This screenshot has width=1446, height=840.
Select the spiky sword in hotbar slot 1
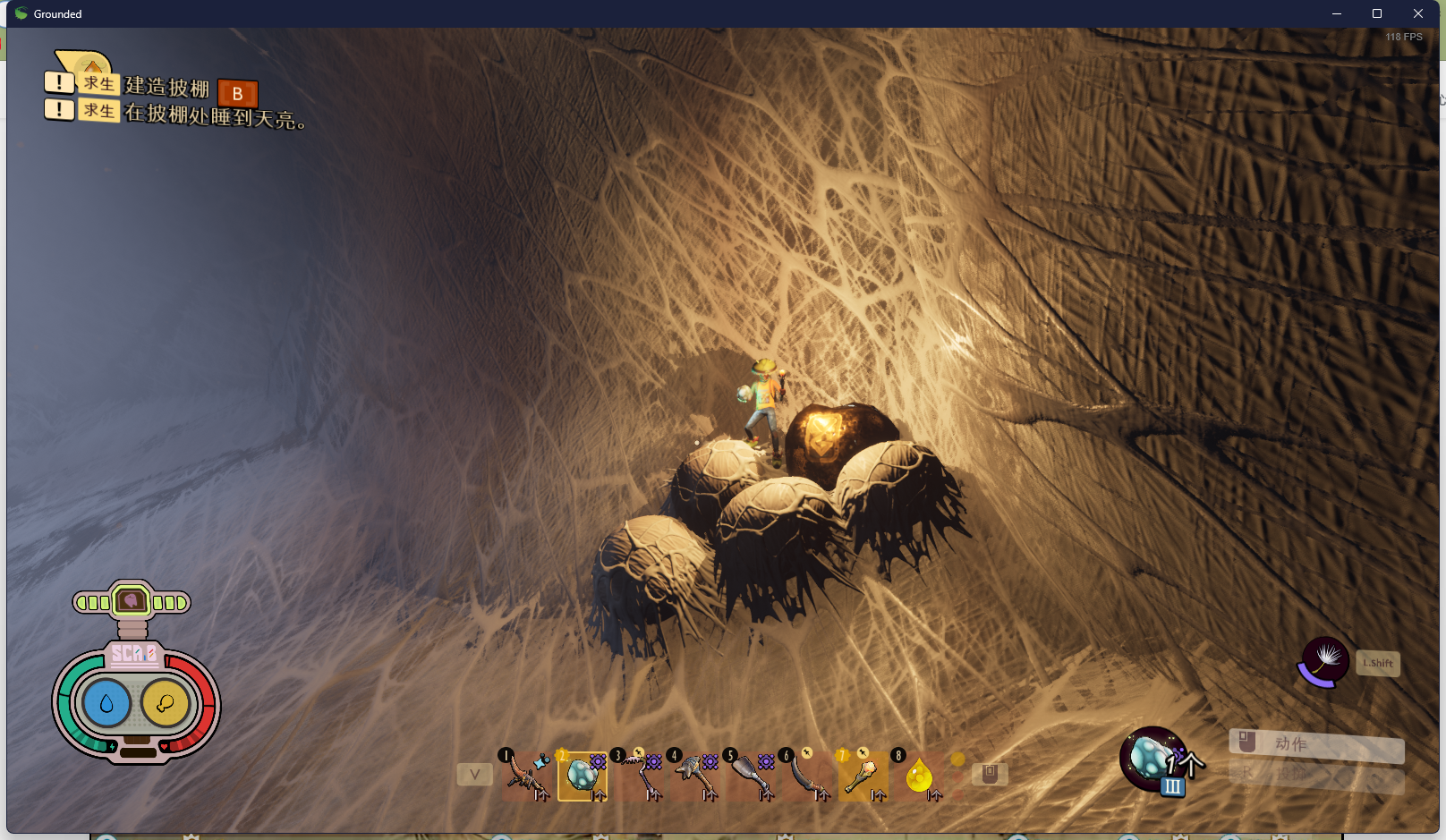[x=525, y=775]
